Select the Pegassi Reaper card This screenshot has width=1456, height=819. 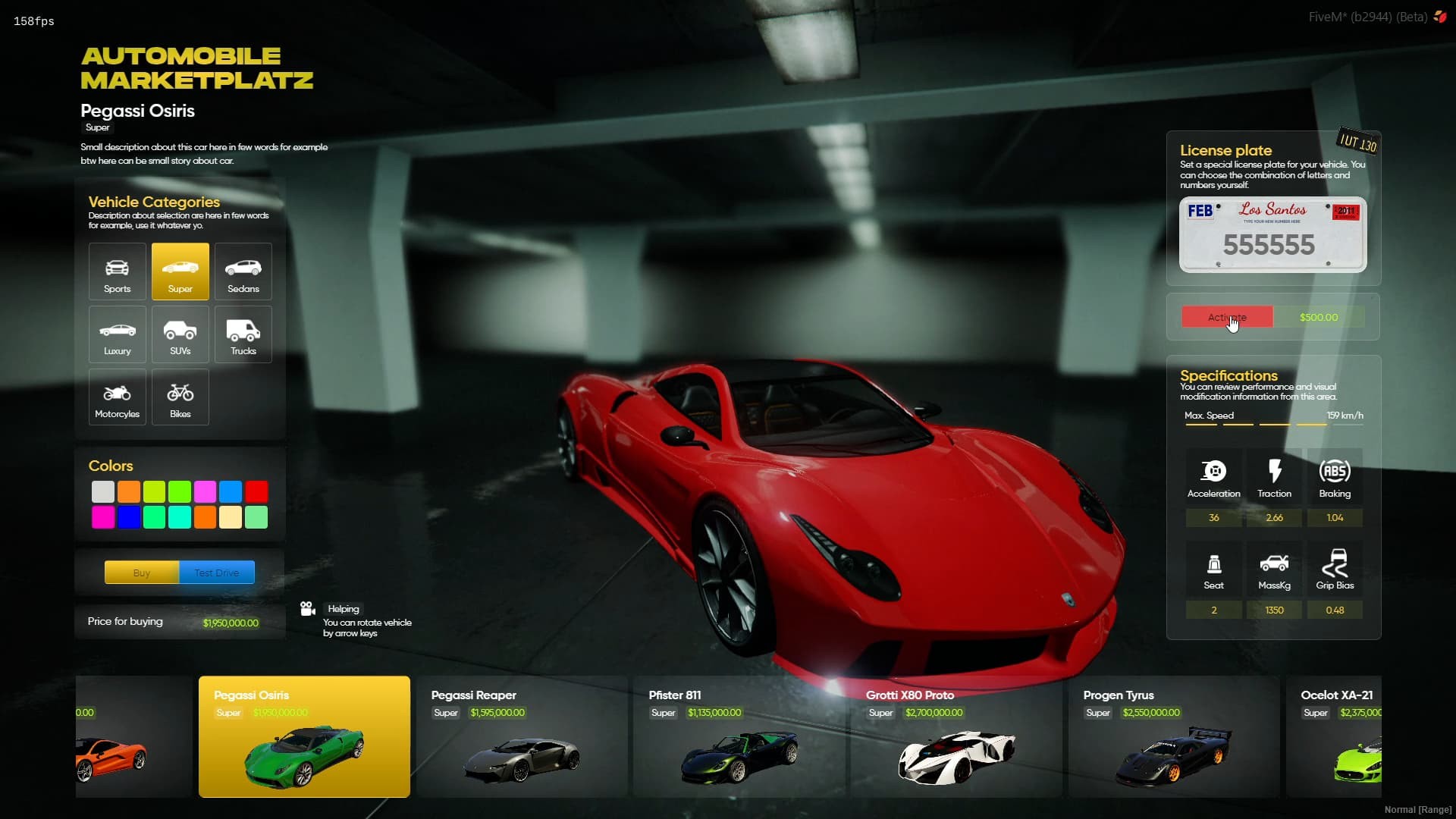522,736
